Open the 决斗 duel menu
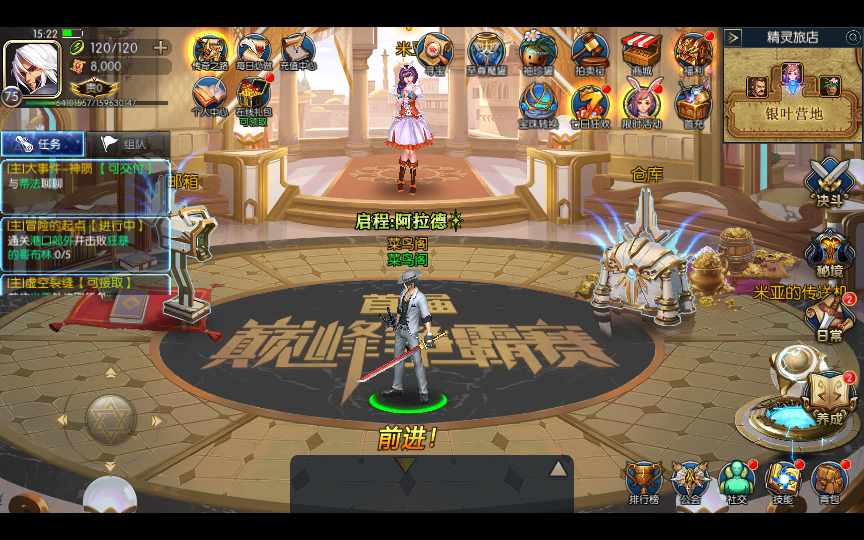This screenshot has height=540, width=864. click(829, 183)
